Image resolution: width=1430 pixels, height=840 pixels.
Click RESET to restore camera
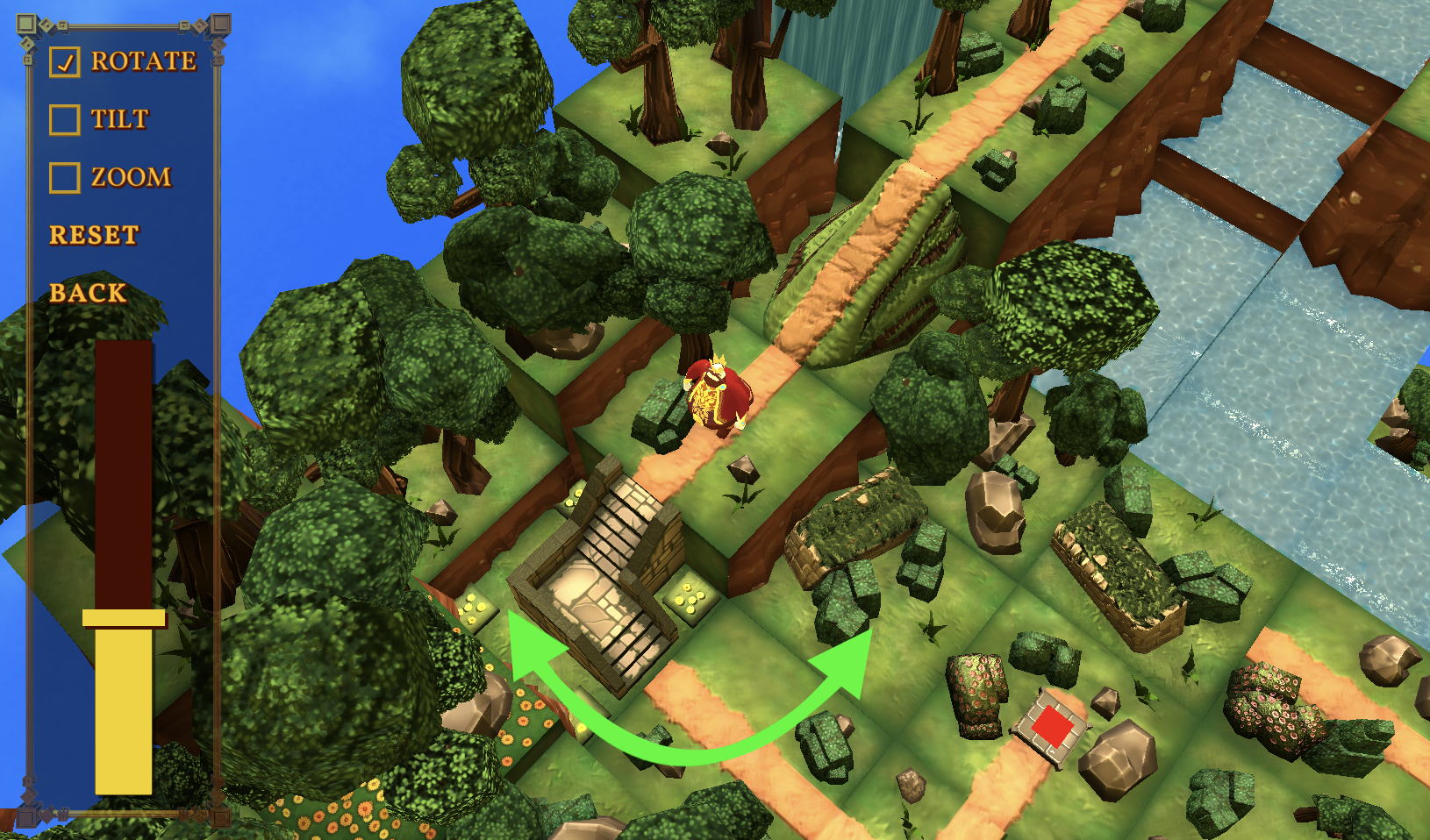tap(94, 235)
